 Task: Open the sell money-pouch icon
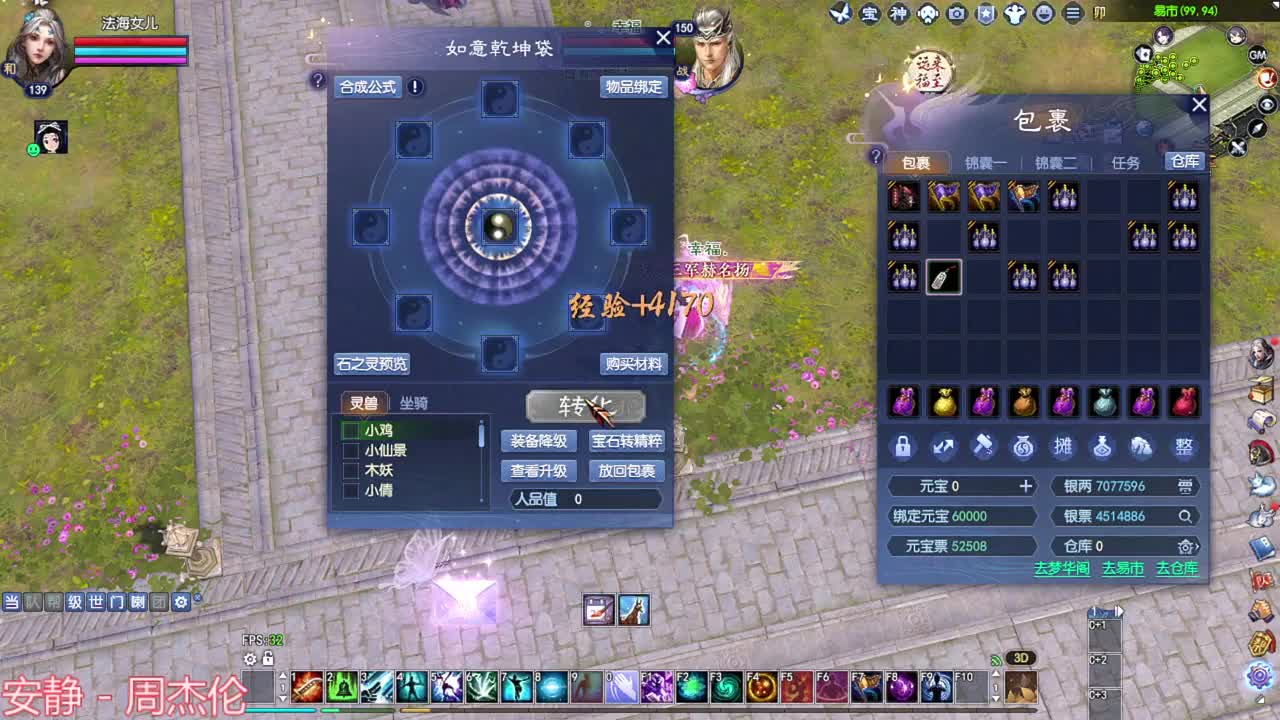[1023, 448]
